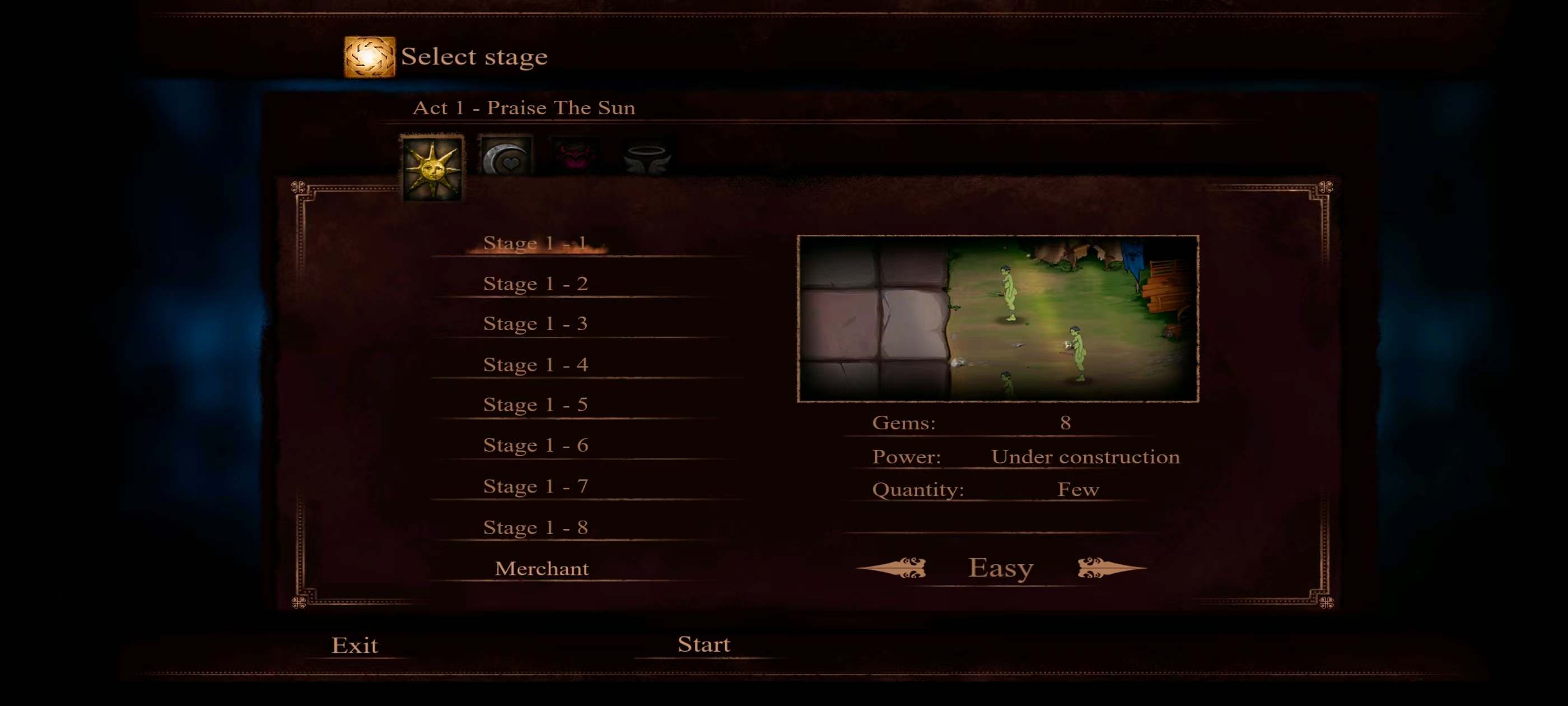
Task: Pick Stage 1 - 3
Action: 535,323
